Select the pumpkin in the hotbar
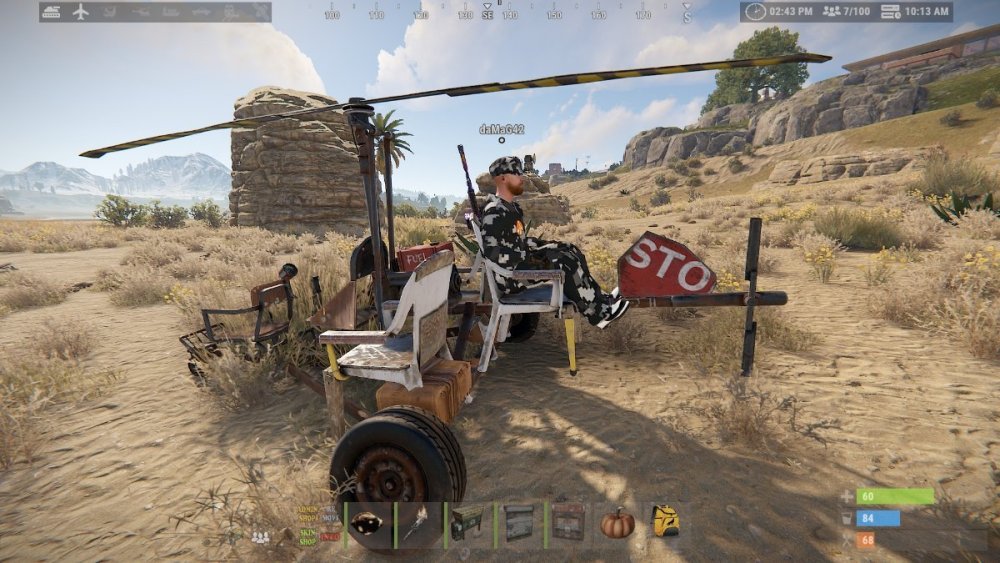Image resolution: width=1000 pixels, height=563 pixels. coord(617,524)
